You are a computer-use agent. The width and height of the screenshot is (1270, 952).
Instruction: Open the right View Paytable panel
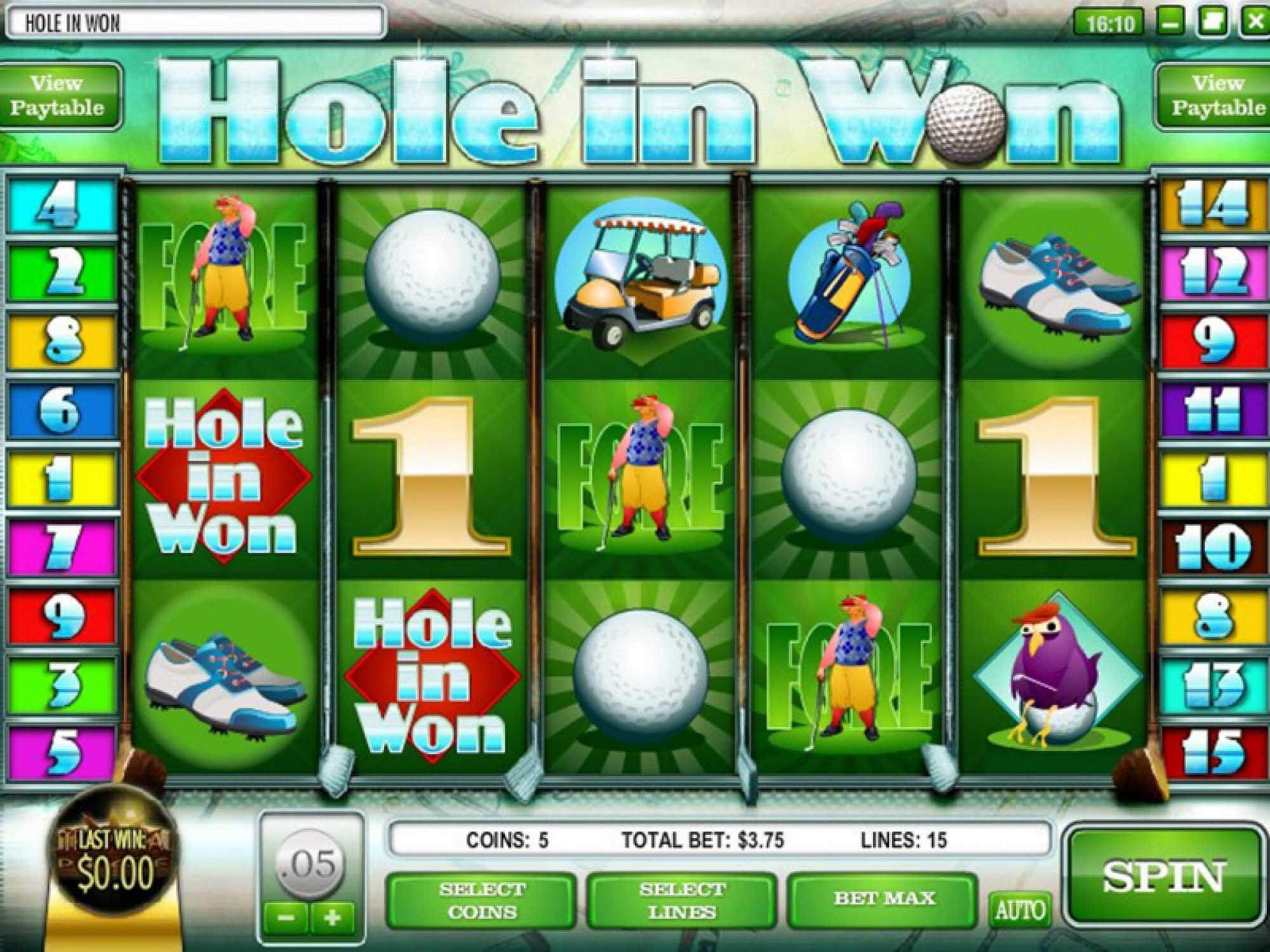tap(1215, 94)
